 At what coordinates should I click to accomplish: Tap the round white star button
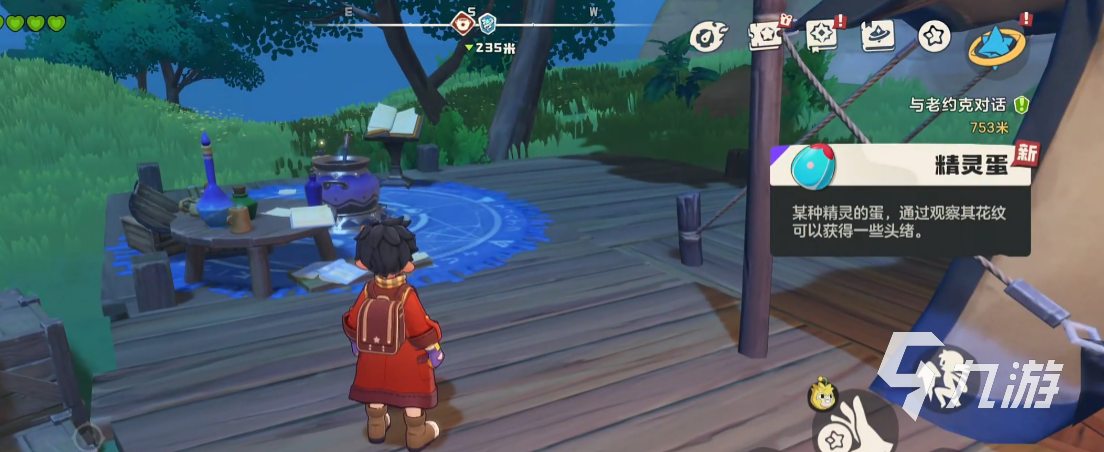tap(933, 35)
